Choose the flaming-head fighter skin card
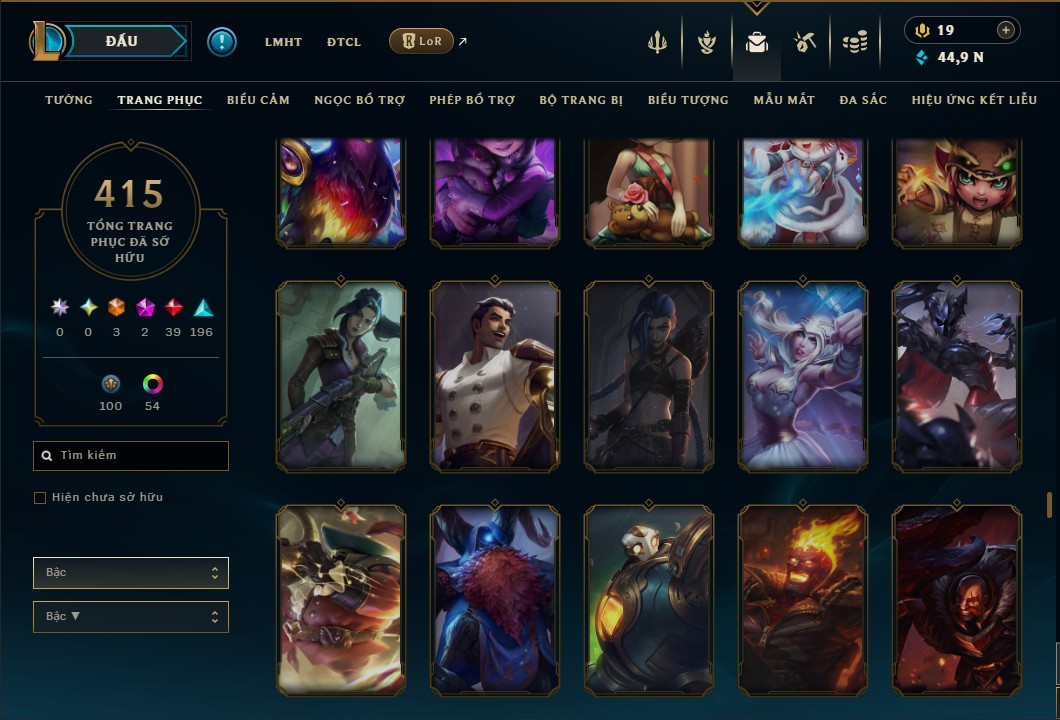This screenshot has width=1060, height=720. 803,600
